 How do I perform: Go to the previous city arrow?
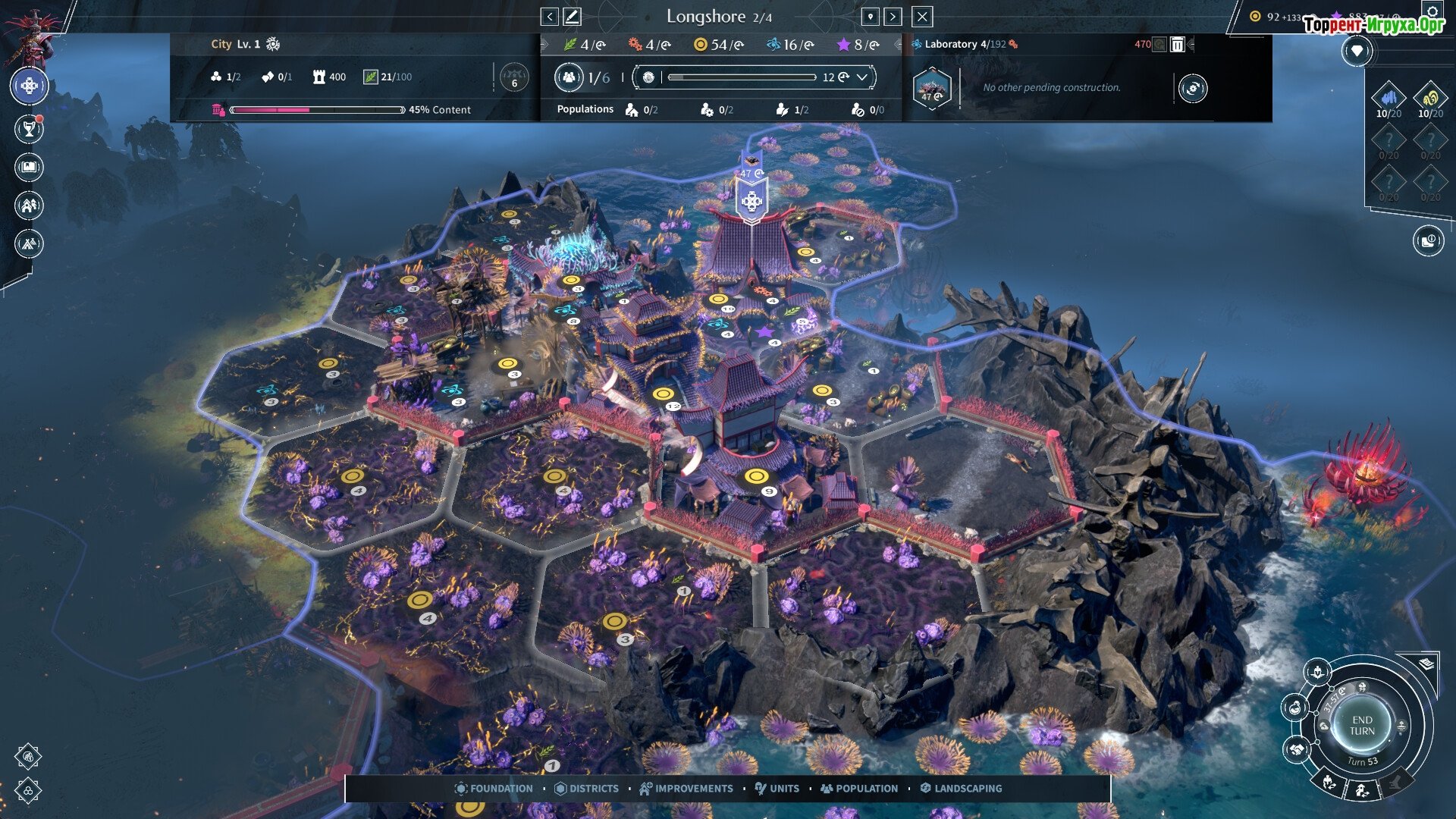point(550,17)
